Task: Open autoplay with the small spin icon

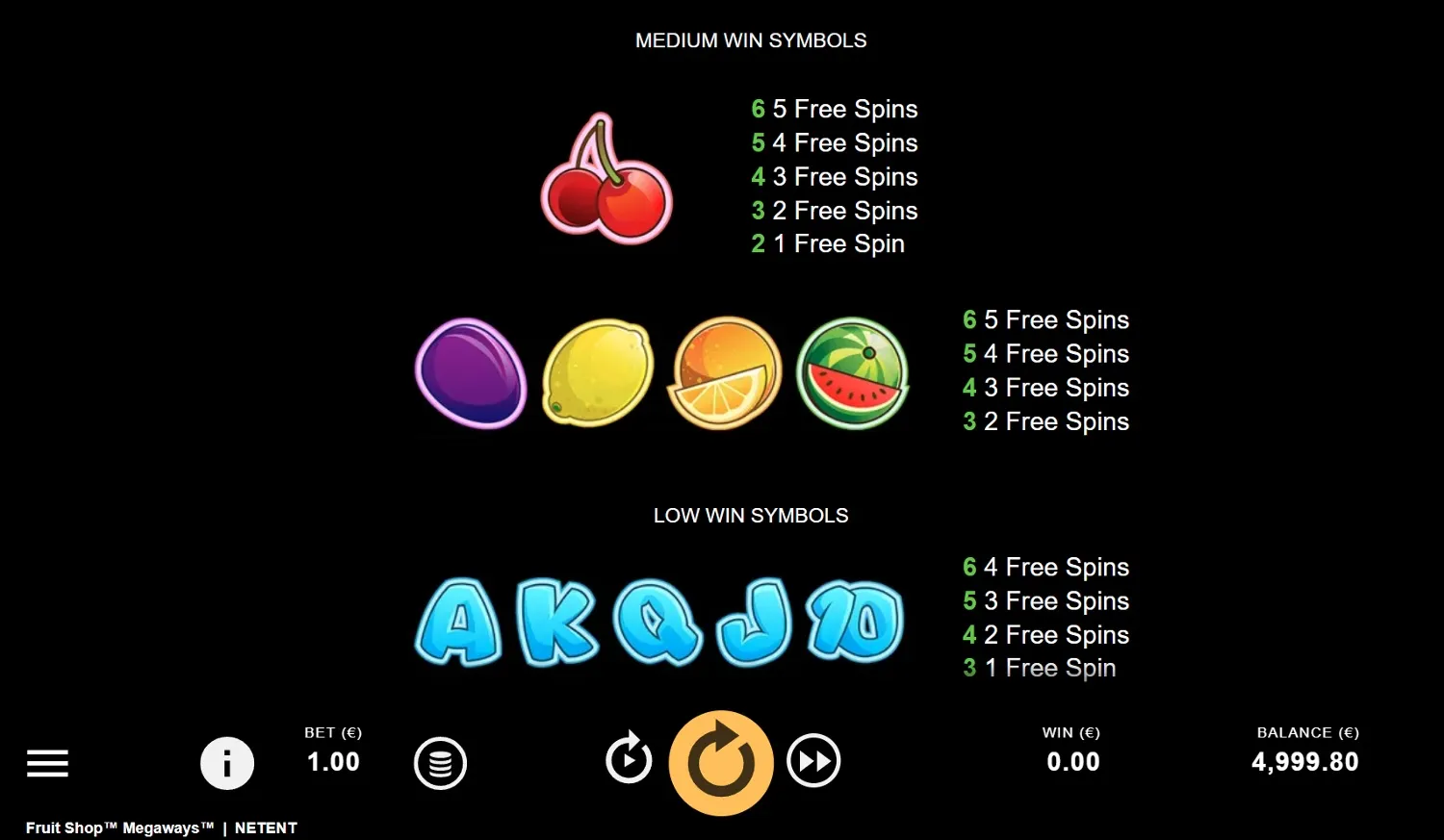Action: [629, 761]
